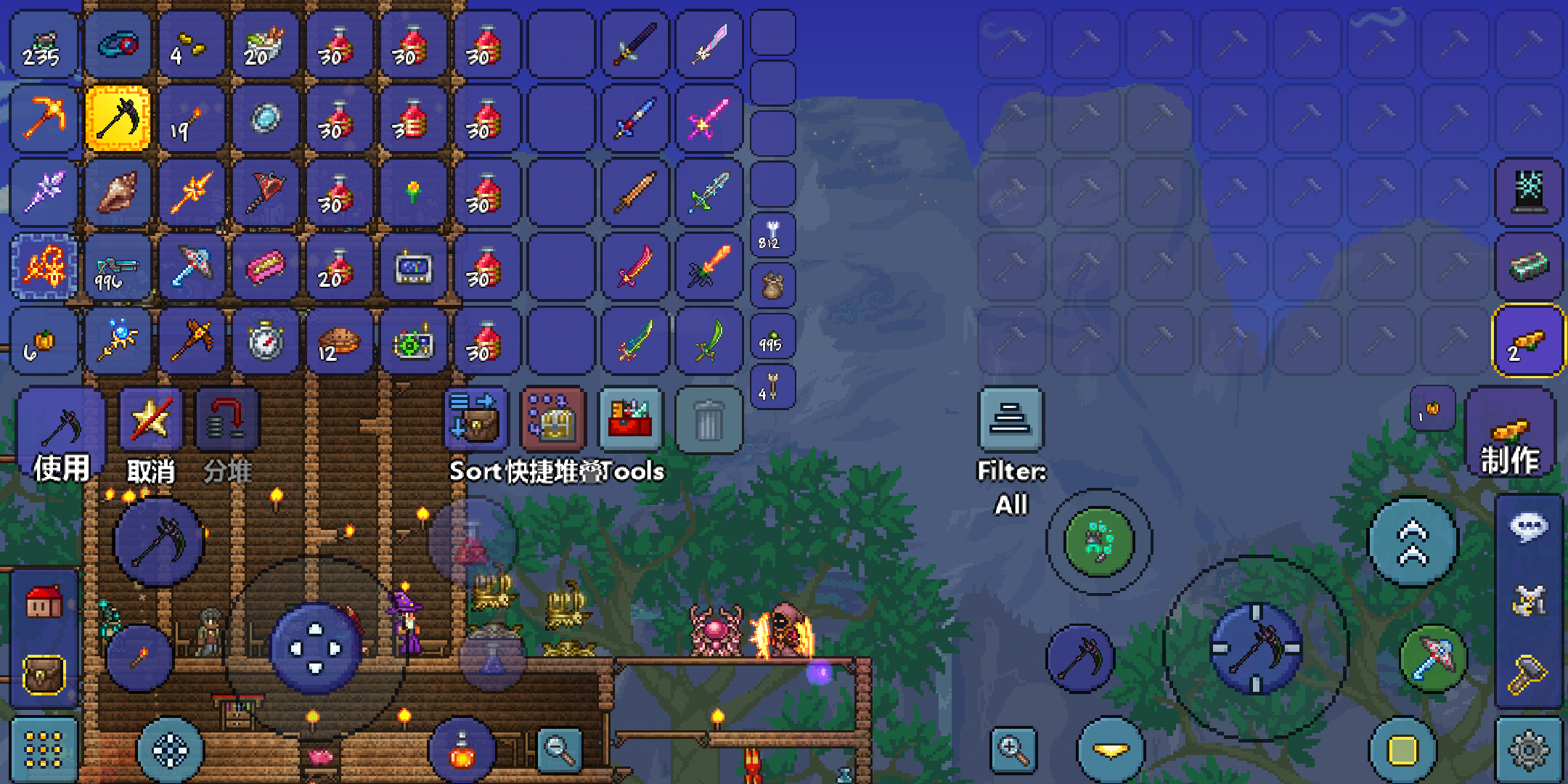Select the conch shell inventory slot
The width and height of the screenshot is (1568, 784).
118,192
